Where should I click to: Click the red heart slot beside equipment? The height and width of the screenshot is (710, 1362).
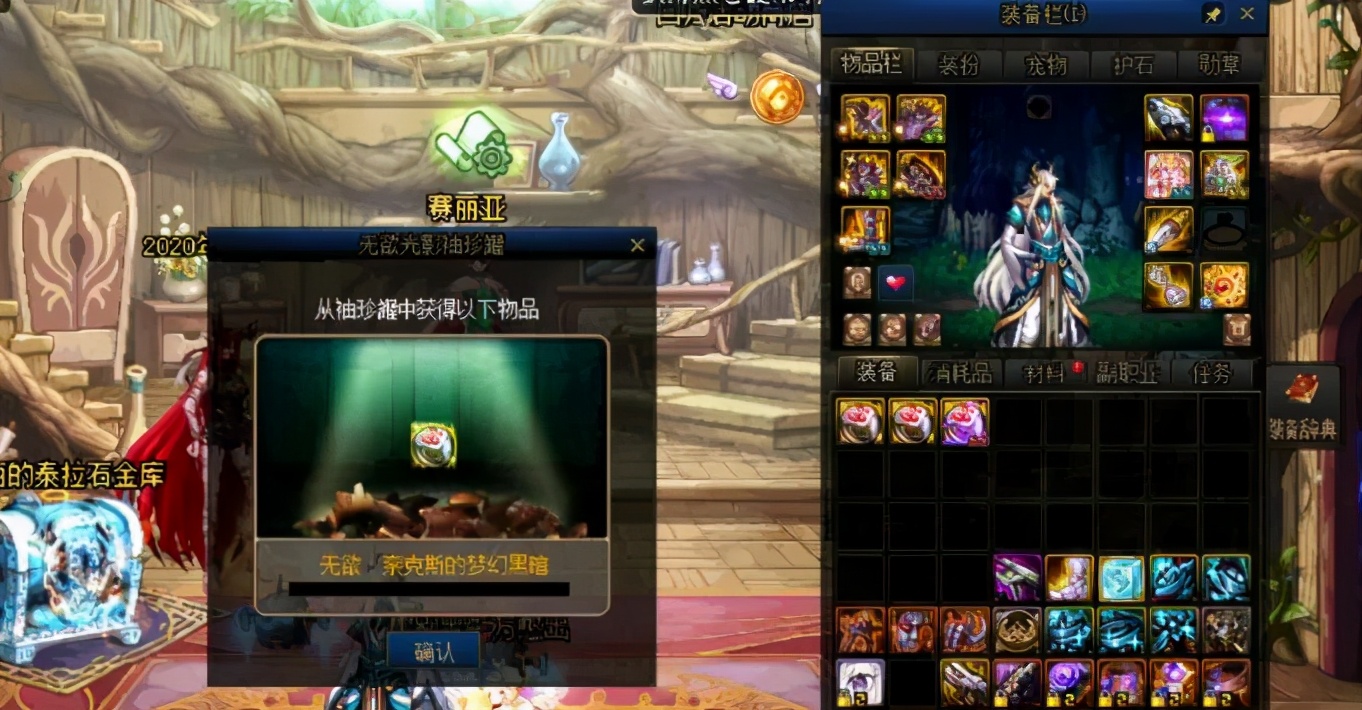895,283
